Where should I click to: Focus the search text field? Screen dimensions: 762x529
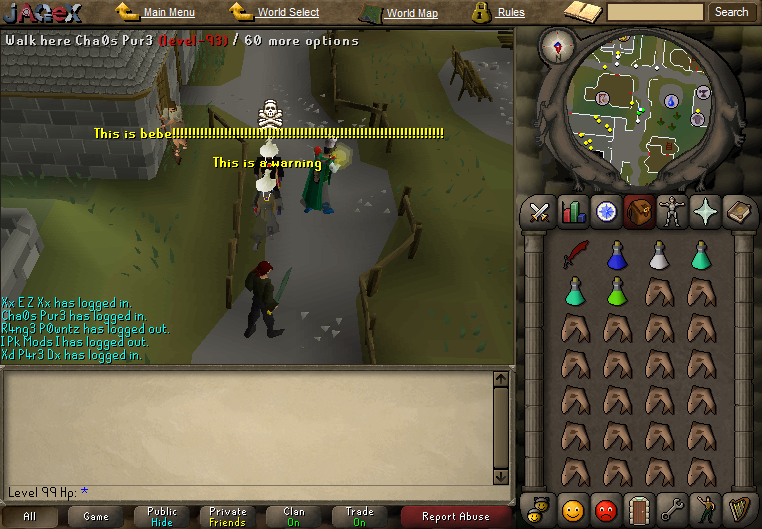[x=655, y=12]
